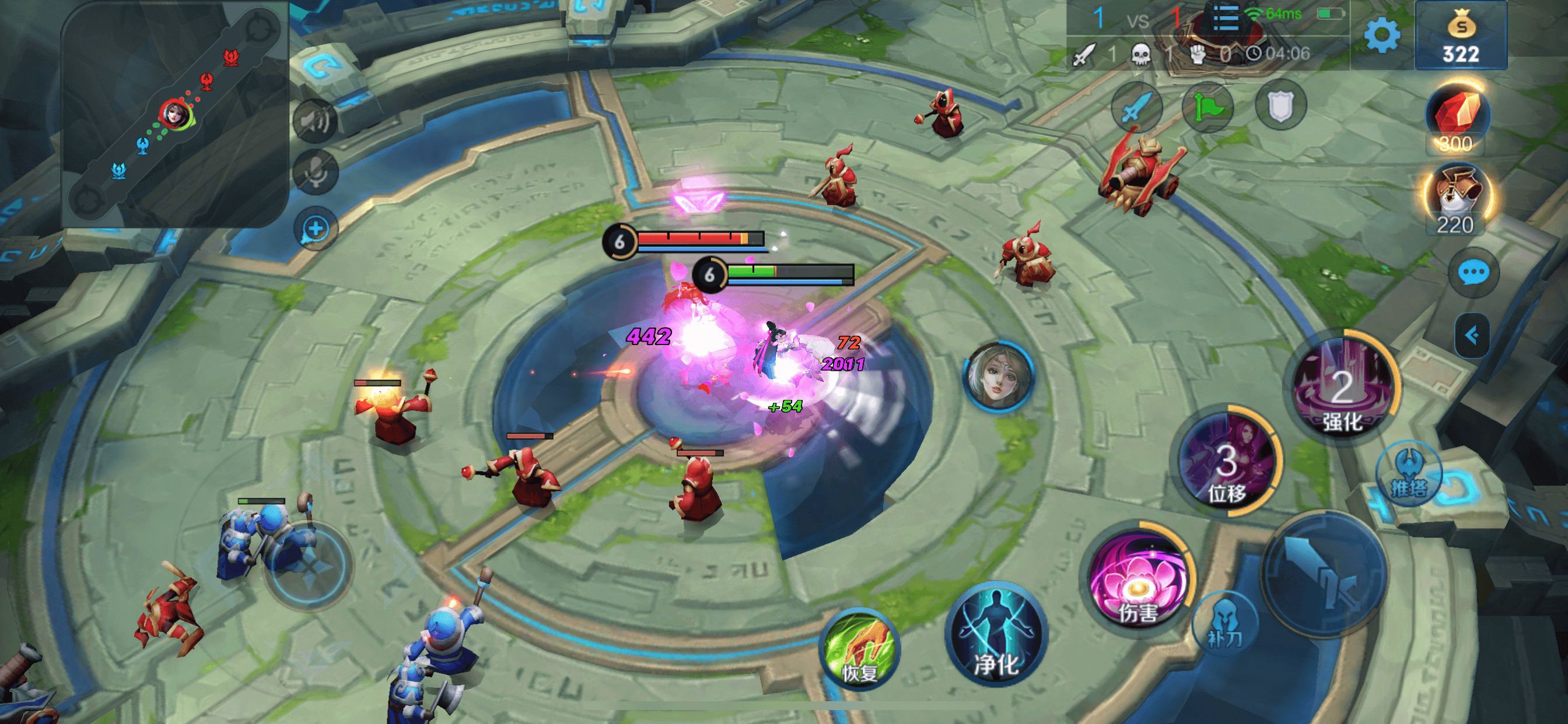Tap the blue plus bubble button
Image resolution: width=1568 pixels, height=724 pixels.
(x=316, y=229)
